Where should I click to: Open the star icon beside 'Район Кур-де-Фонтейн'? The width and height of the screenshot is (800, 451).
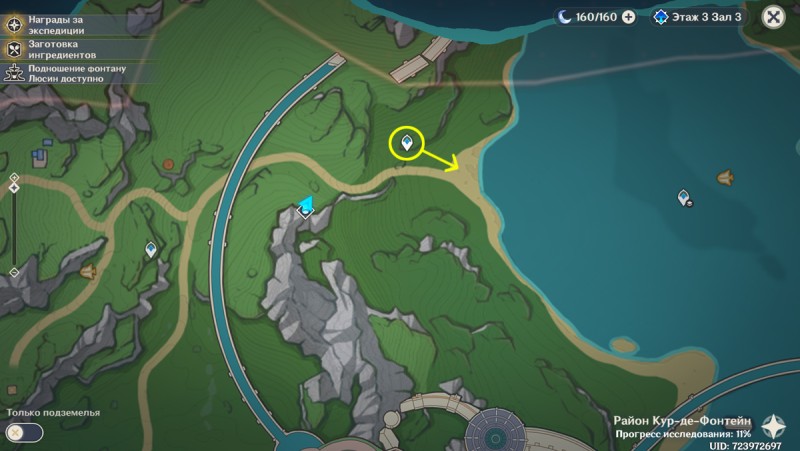[772, 424]
